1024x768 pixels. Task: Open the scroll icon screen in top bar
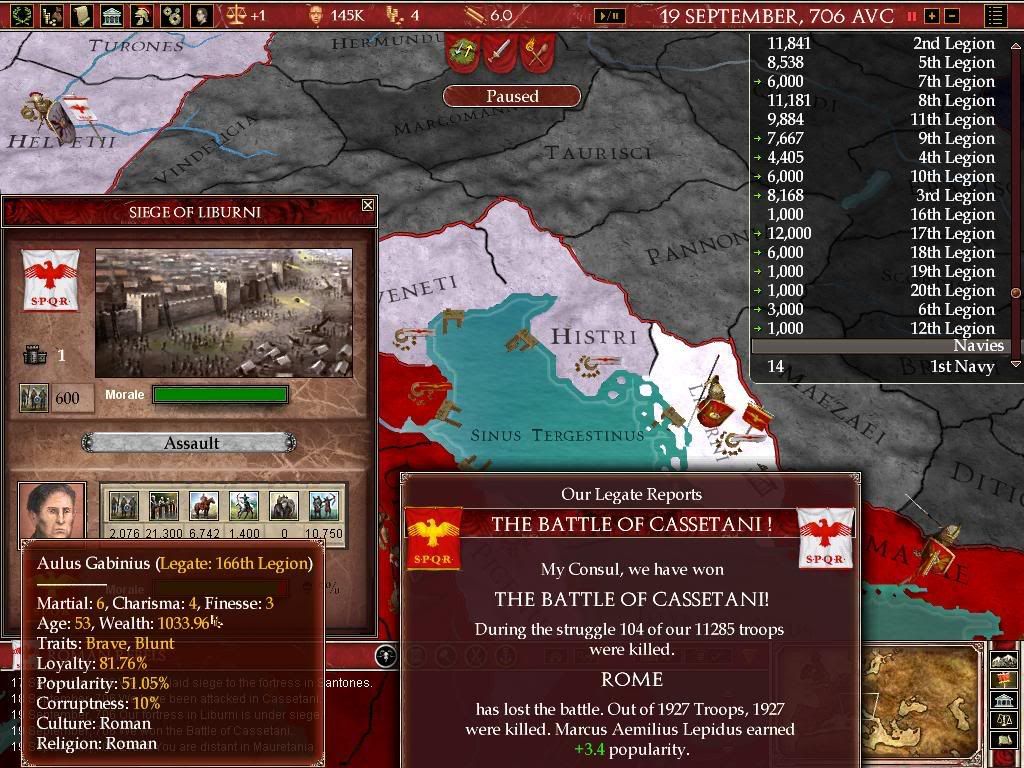click(x=81, y=15)
